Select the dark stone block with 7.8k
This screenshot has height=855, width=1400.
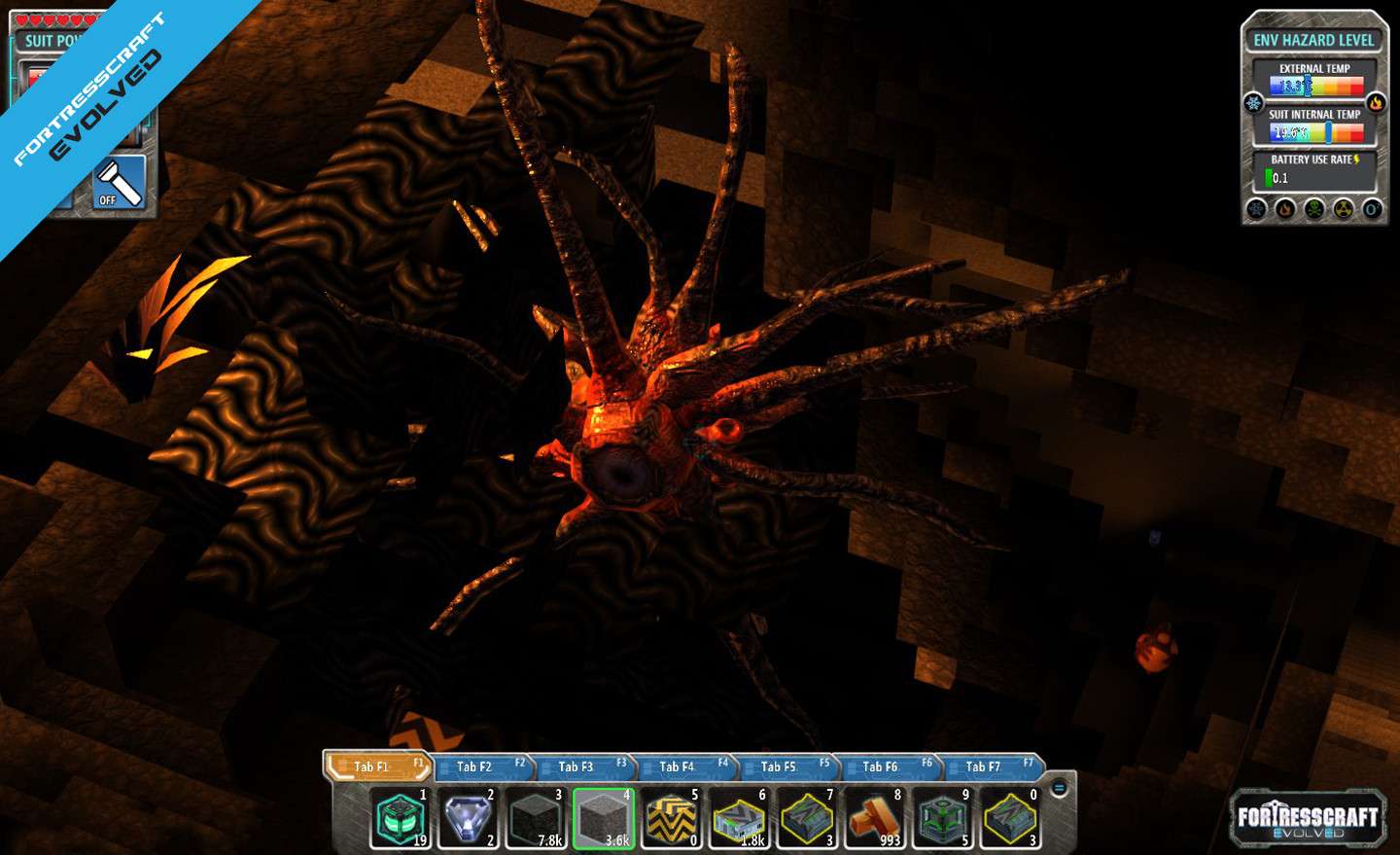536,818
